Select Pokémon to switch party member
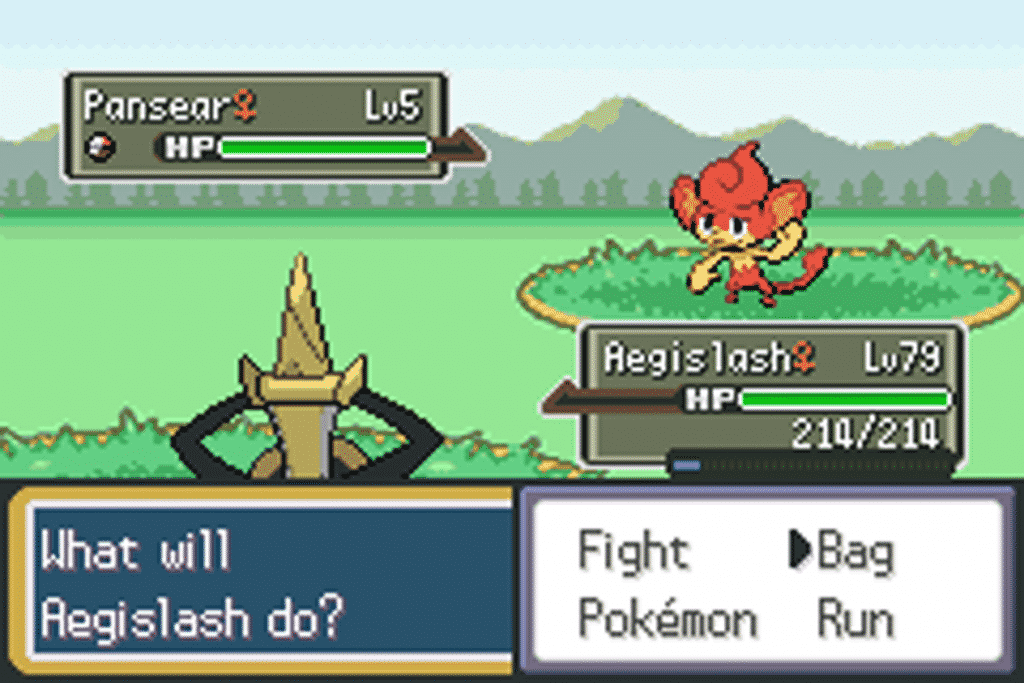Viewport: 1024px width, 683px height. point(668,620)
